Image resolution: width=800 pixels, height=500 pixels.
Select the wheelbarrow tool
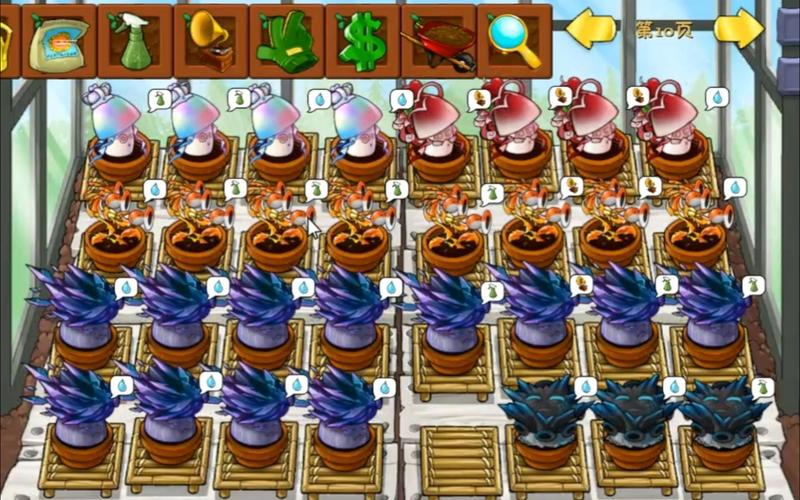click(x=438, y=41)
